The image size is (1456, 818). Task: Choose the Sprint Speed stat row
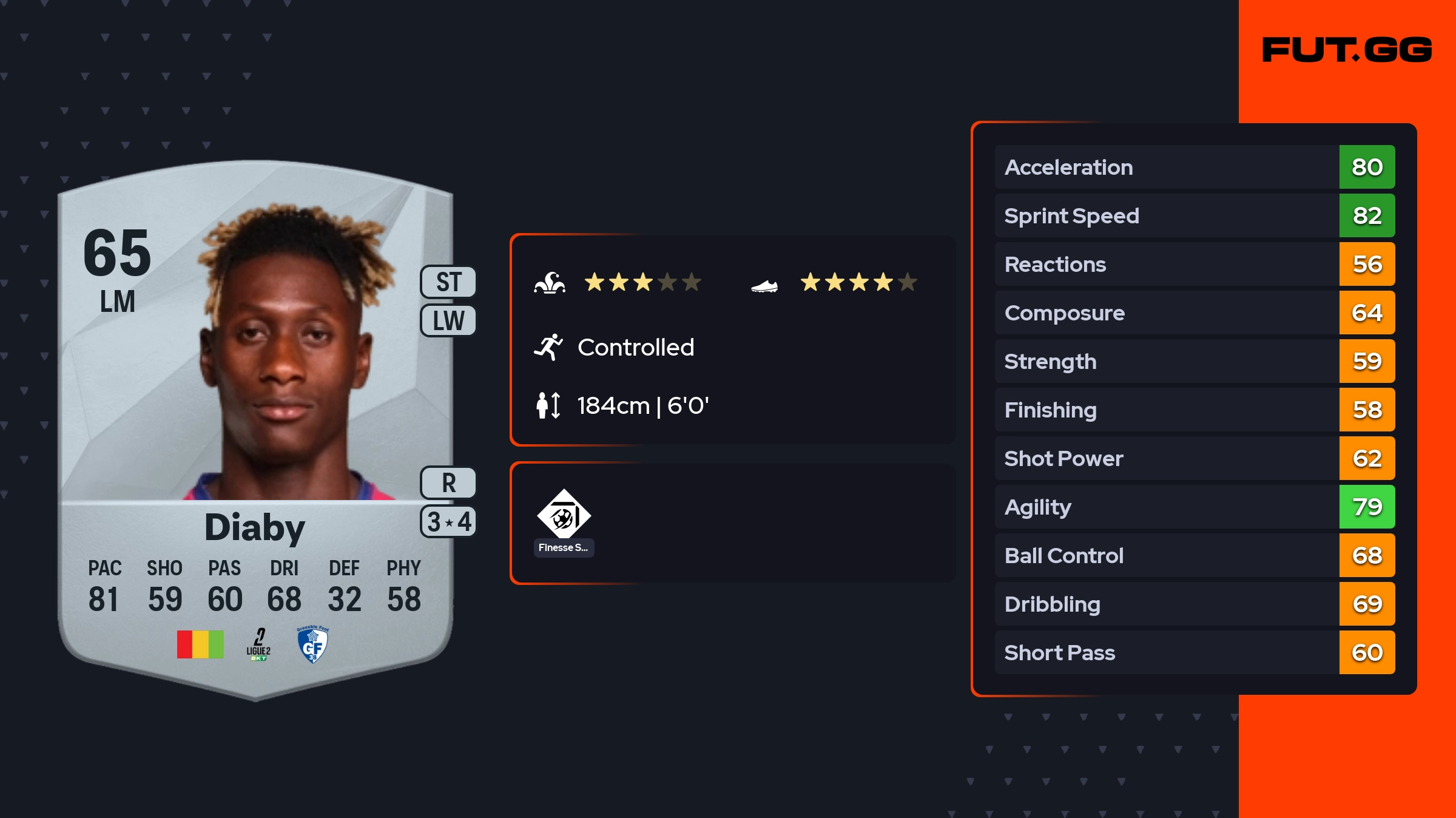tap(1194, 215)
